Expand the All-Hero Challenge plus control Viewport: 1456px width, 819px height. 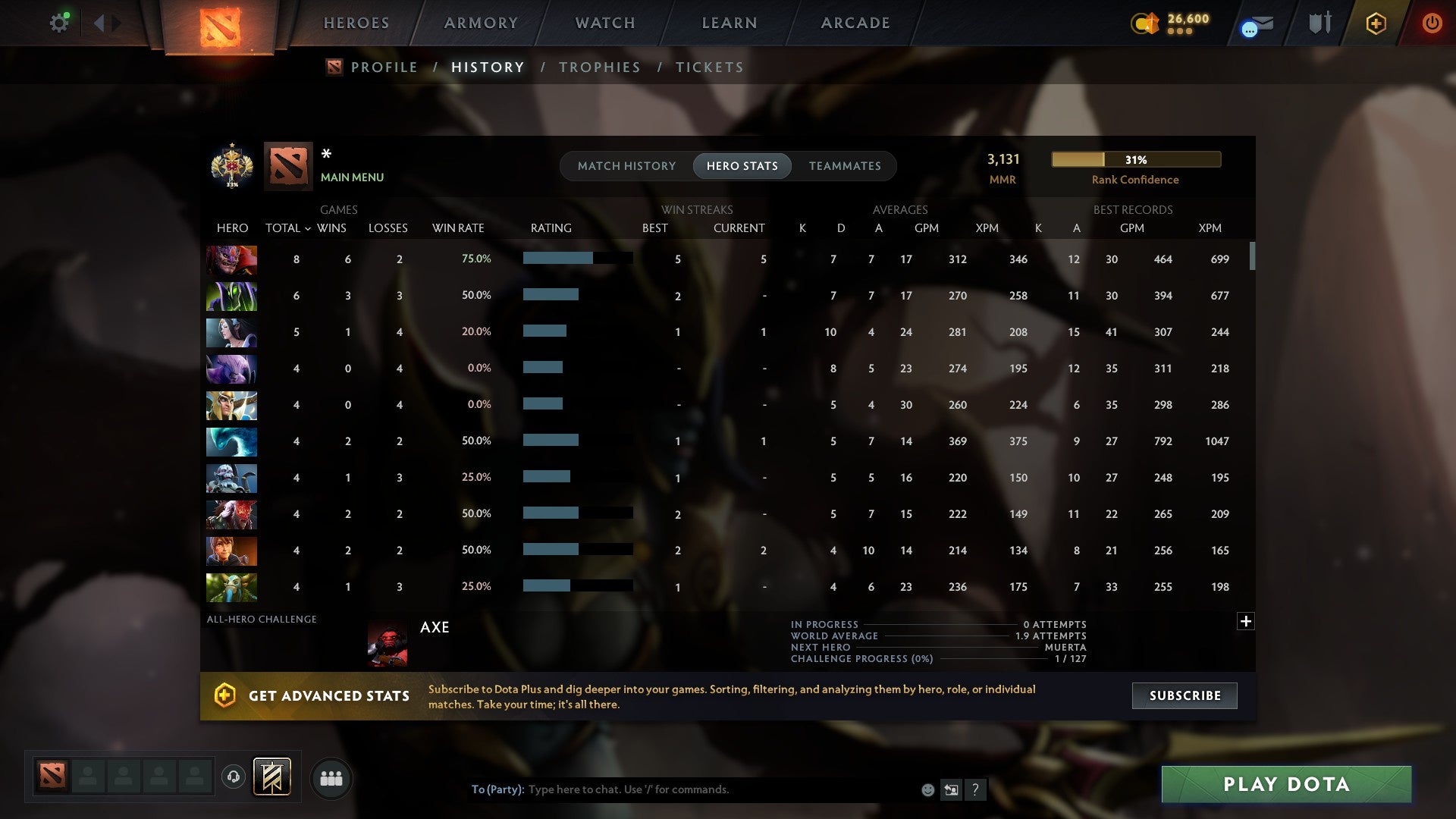pyautogui.click(x=1246, y=621)
